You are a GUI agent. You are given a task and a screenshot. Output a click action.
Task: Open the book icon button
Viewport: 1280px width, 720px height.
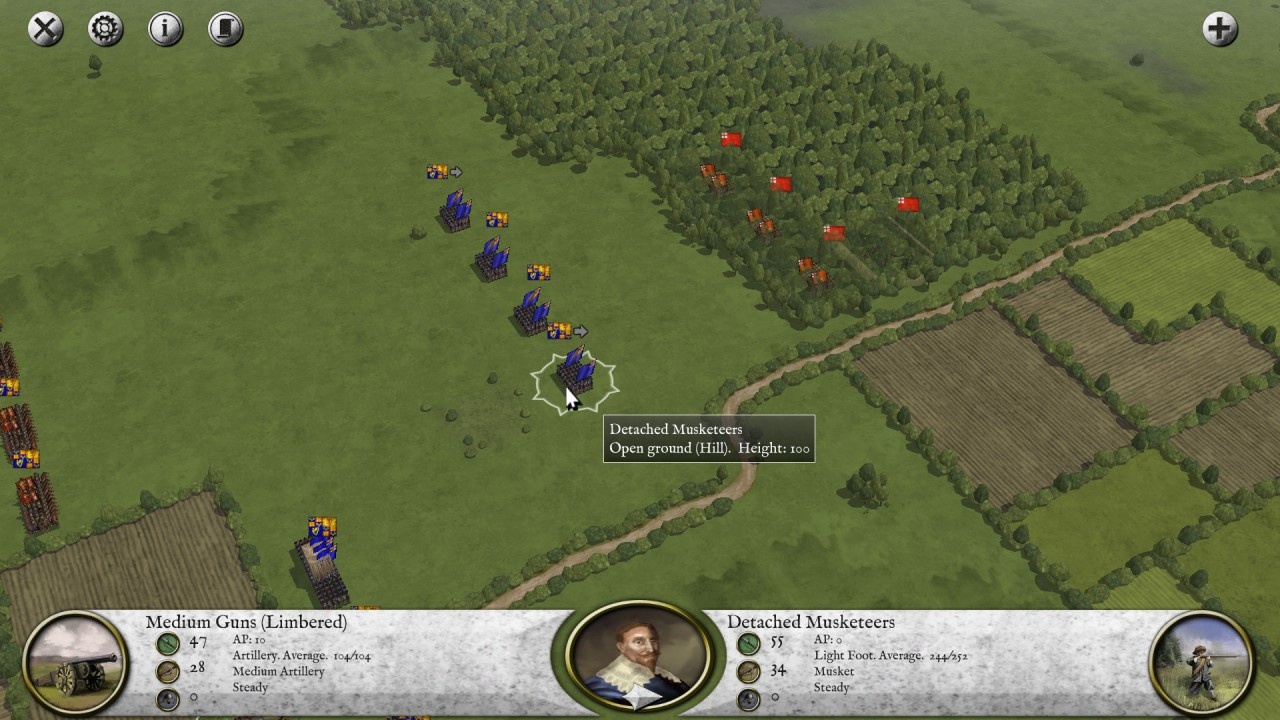[x=226, y=28]
